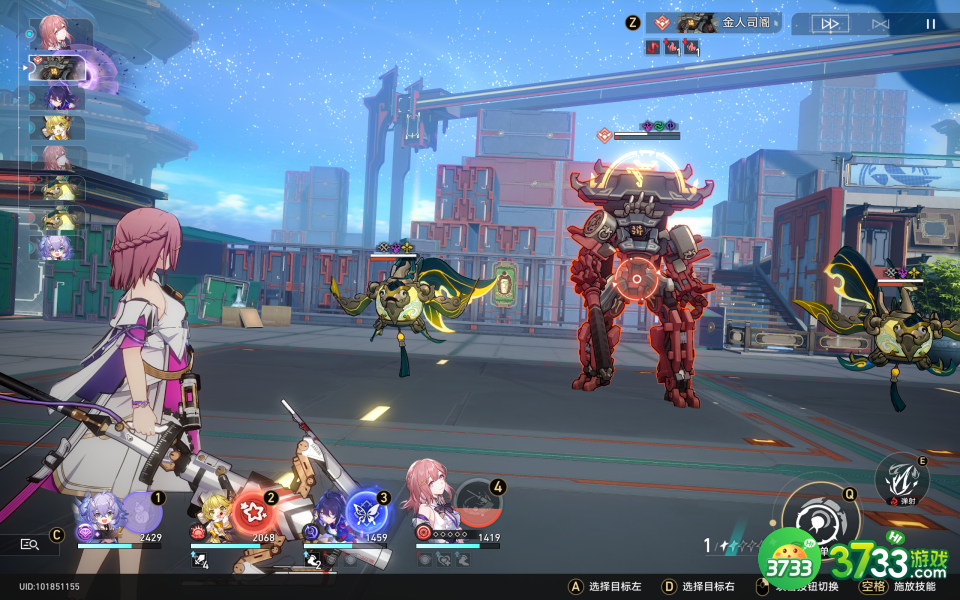Toggle auto-battle mode
Viewport: 960px width, 600px height.
click(880, 24)
